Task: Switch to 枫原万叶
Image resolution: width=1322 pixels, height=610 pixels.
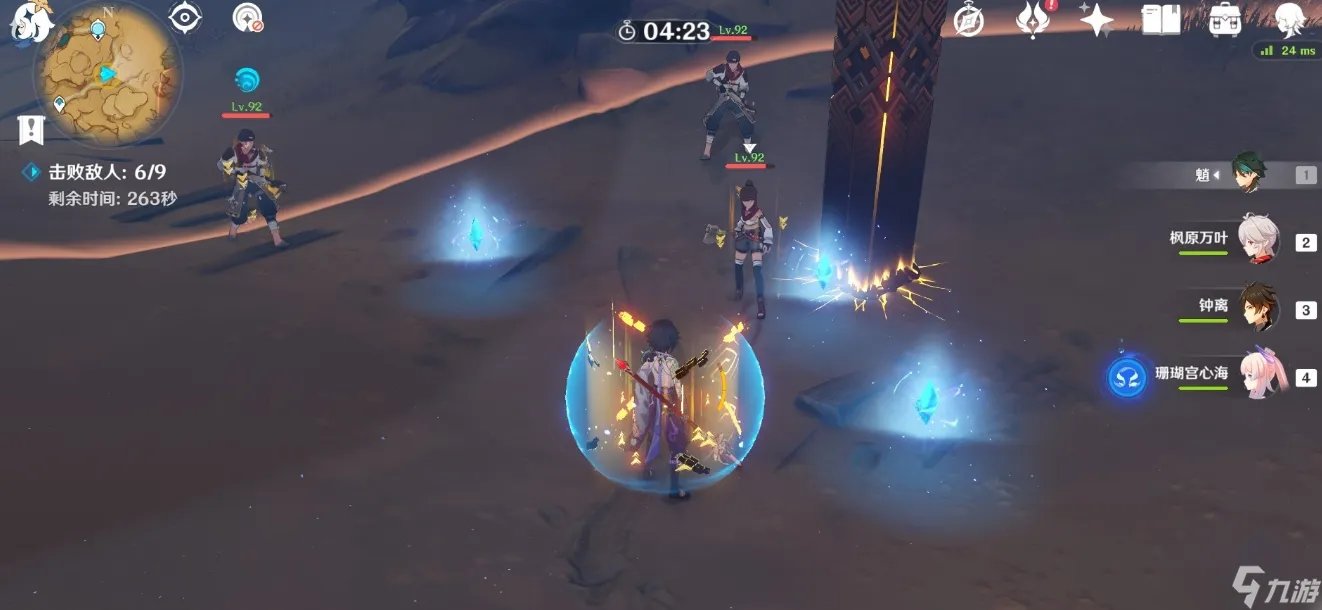Action: pyautogui.click(x=1257, y=241)
